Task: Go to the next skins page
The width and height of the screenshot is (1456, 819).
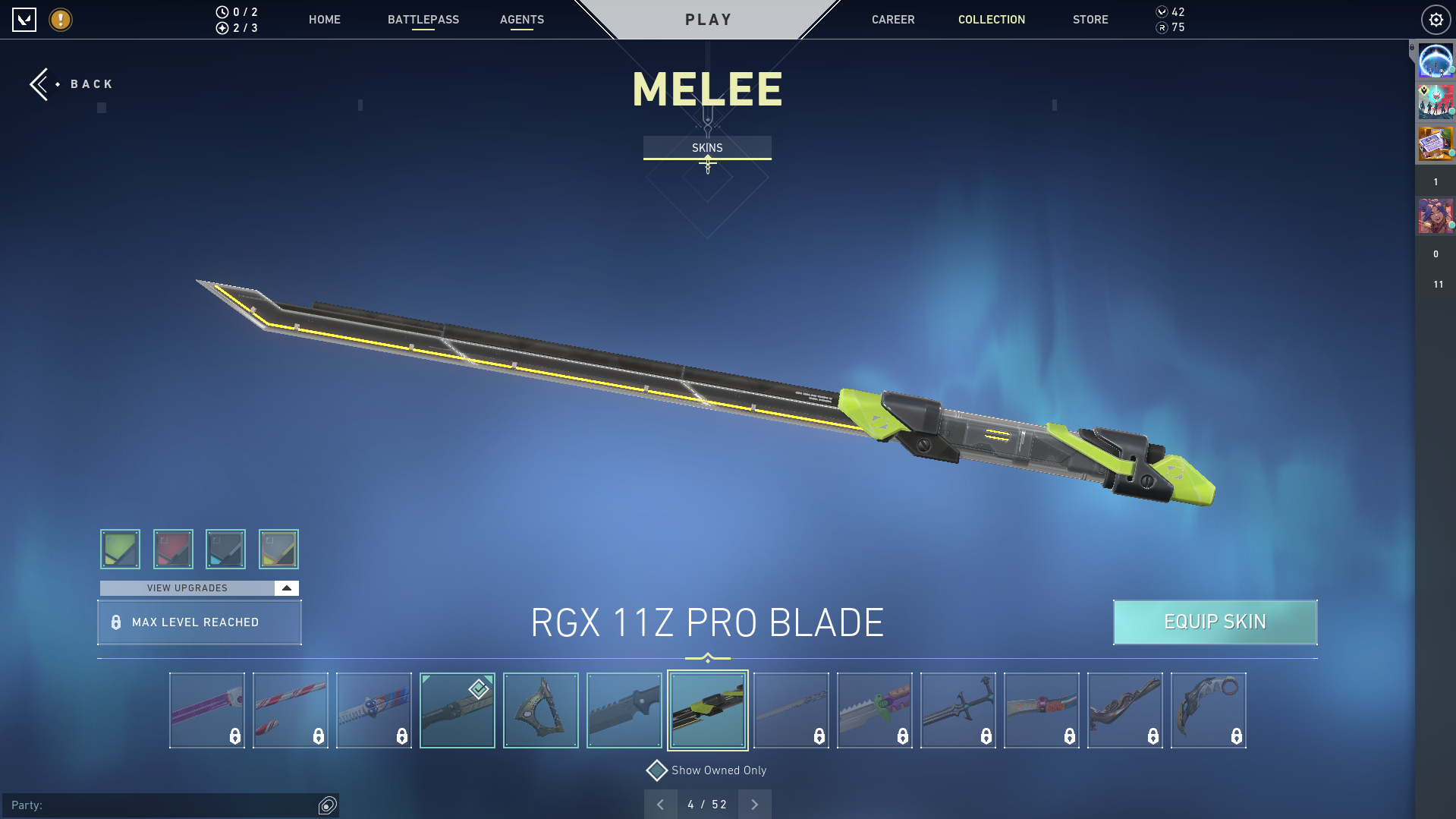Action: tap(754, 804)
